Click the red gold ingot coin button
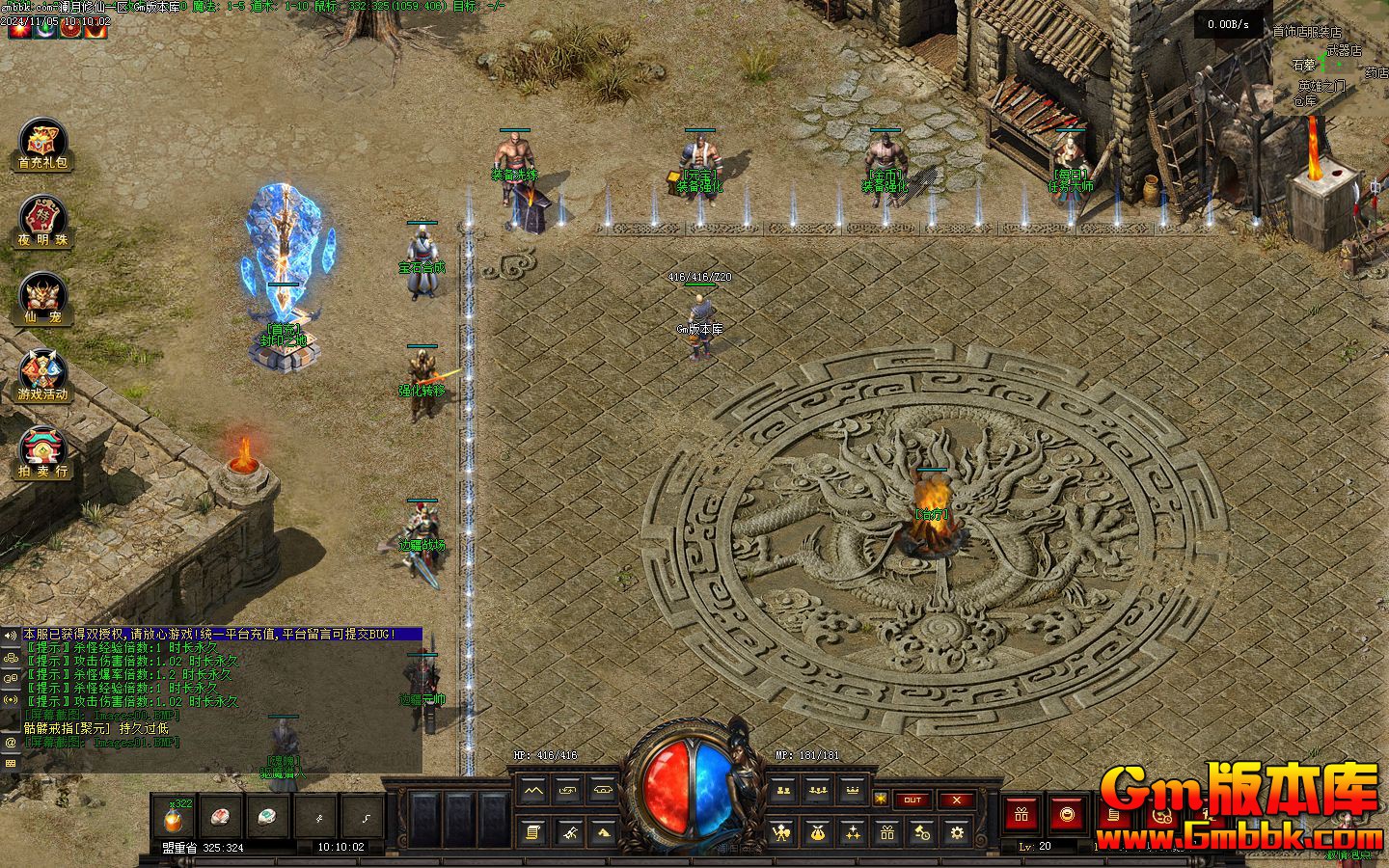The height and width of the screenshot is (868, 1389). [1067, 815]
